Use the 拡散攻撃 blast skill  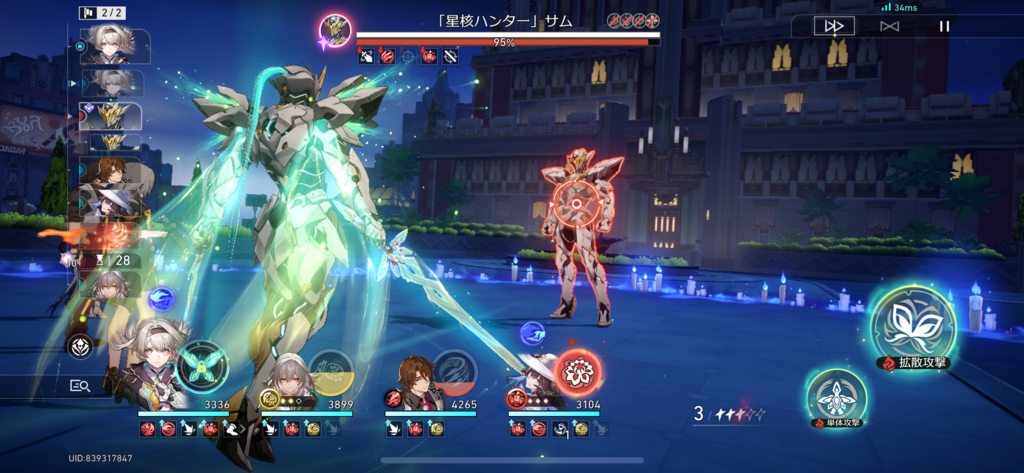click(x=911, y=324)
